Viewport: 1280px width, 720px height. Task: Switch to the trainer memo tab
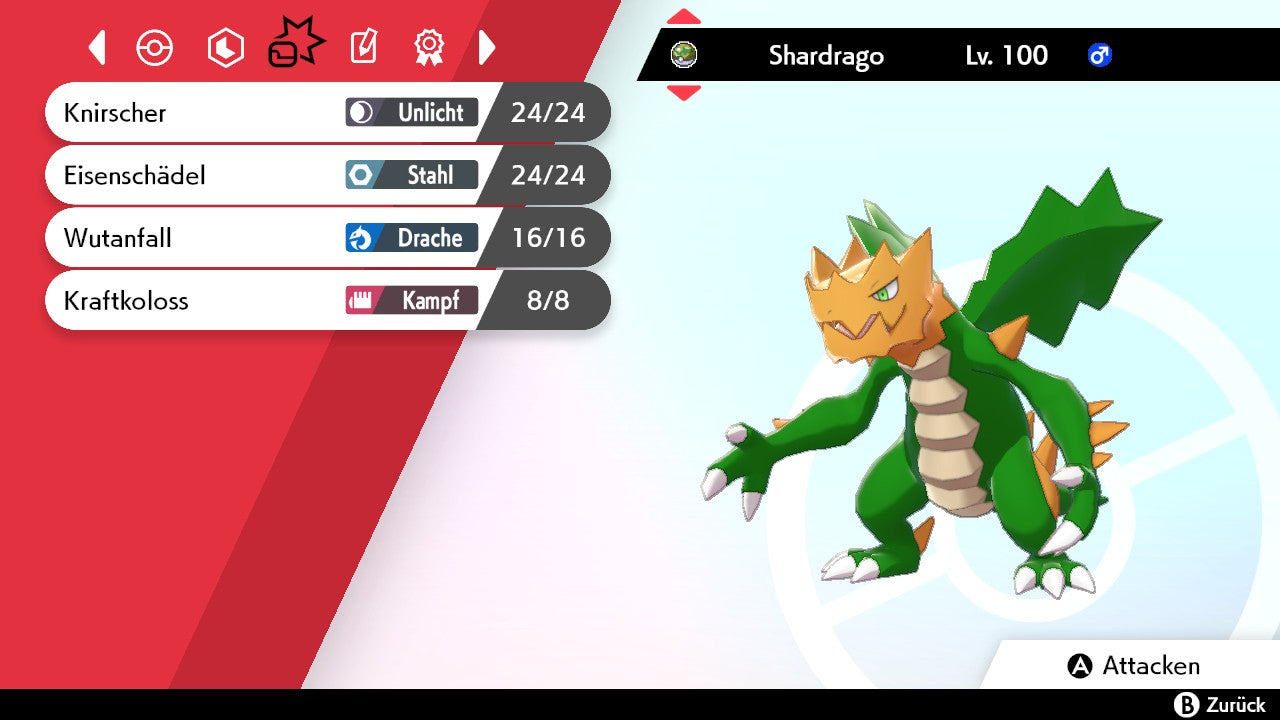(364, 47)
